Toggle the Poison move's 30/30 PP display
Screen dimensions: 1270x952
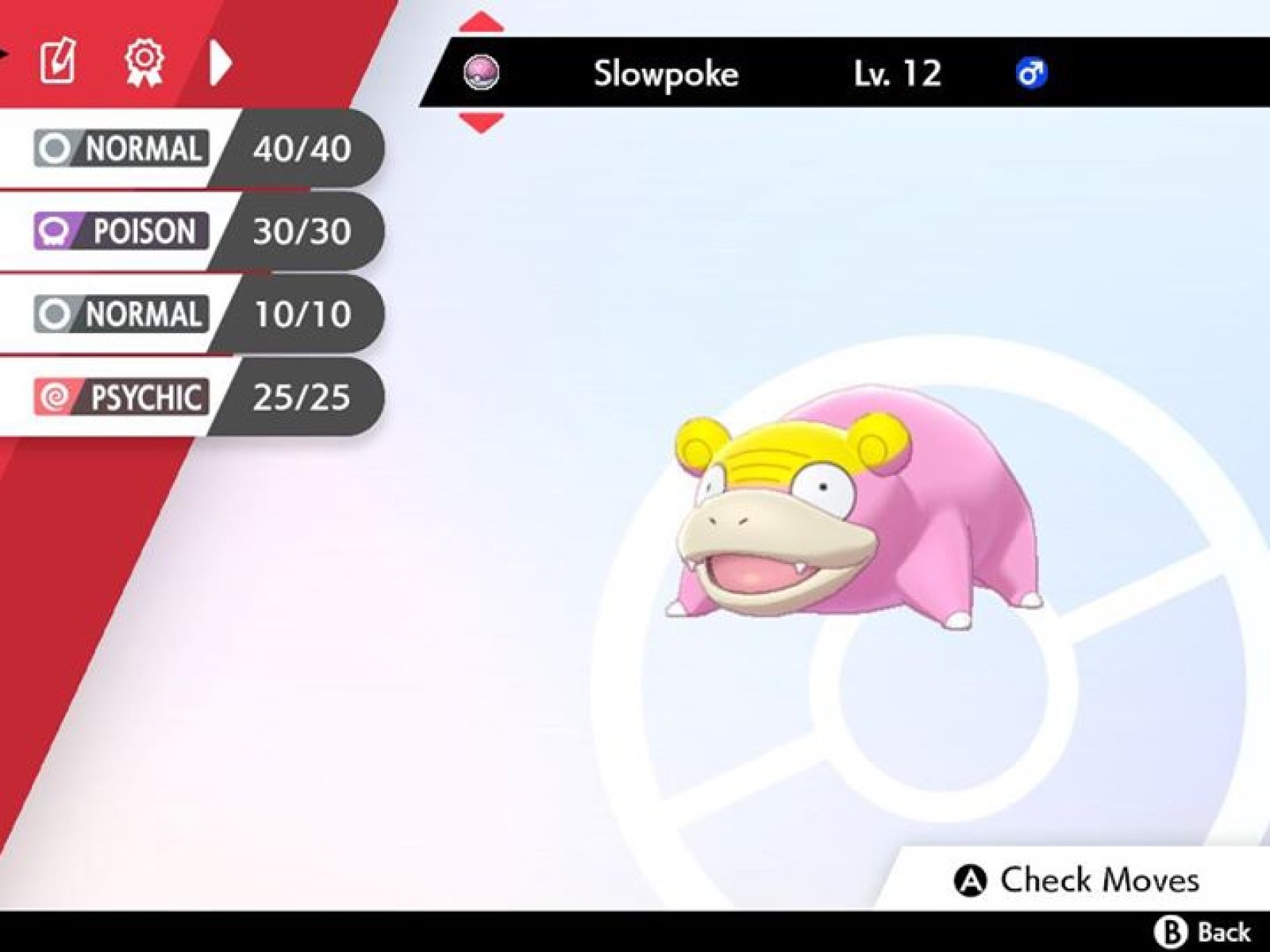pyautogui.click(x=300, y=231)
